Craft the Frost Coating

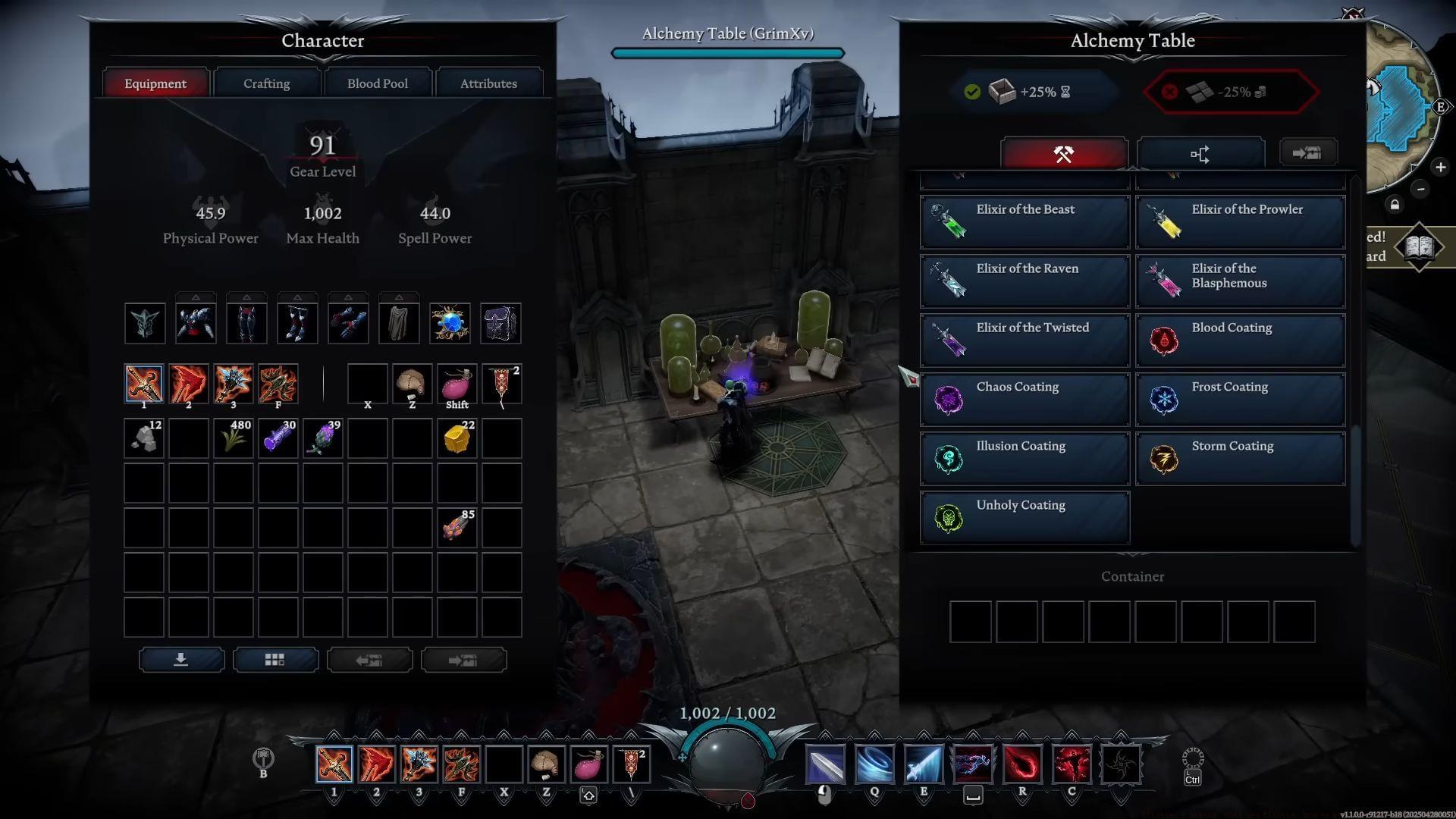(x=1240, y=399)
